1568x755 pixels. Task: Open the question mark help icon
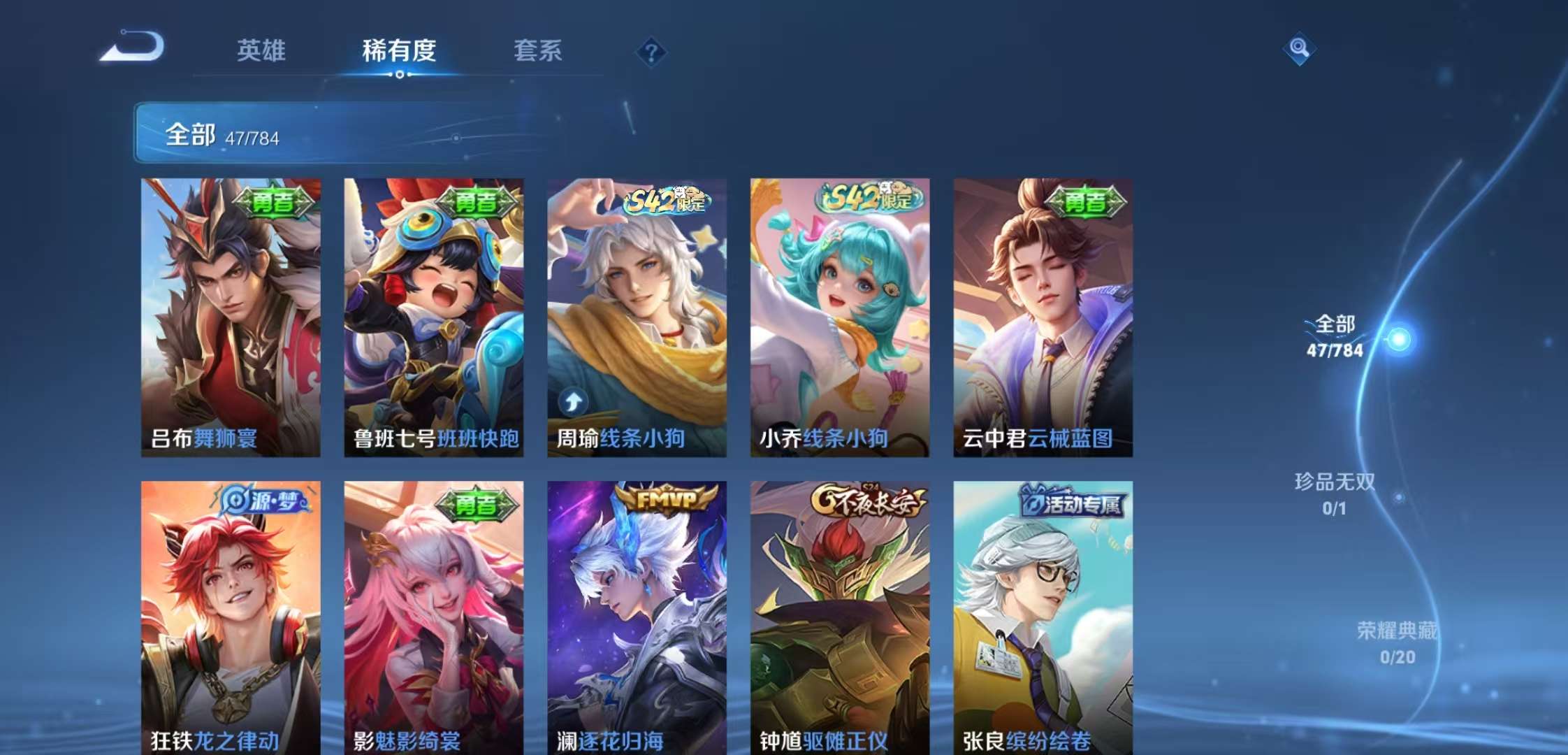(651, 51)
